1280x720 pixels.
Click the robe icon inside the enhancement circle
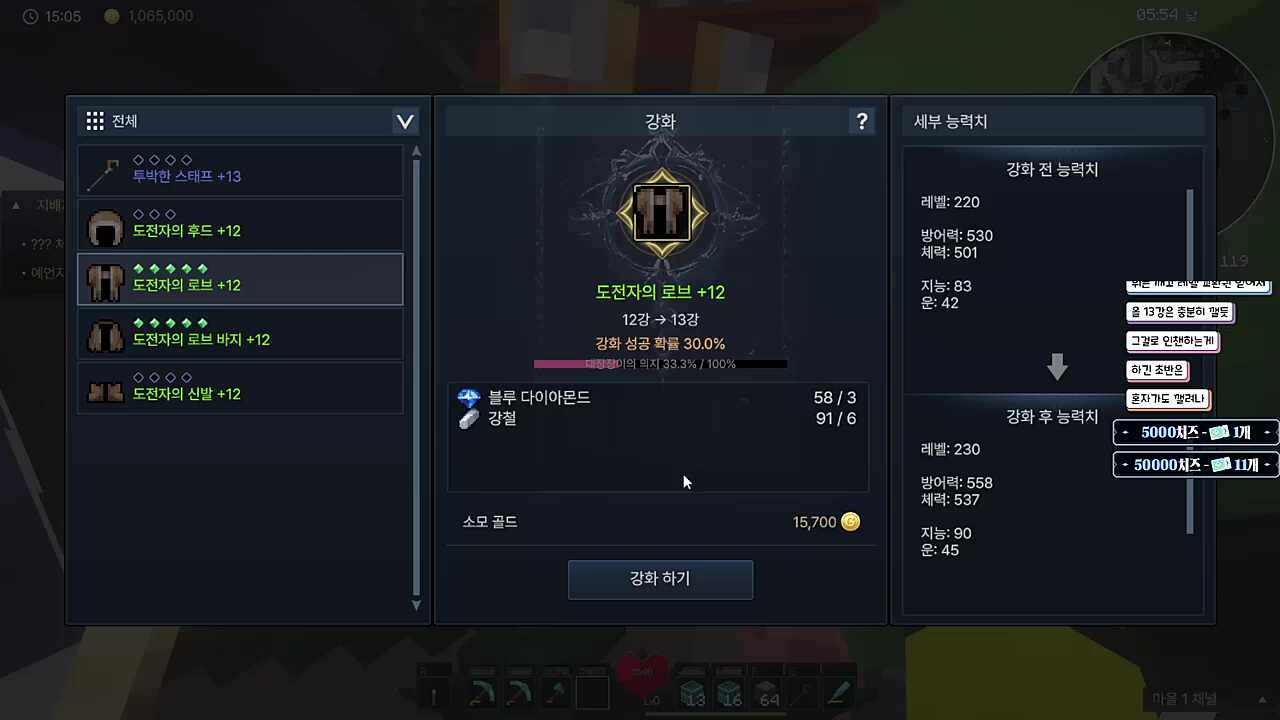point(660,211)
